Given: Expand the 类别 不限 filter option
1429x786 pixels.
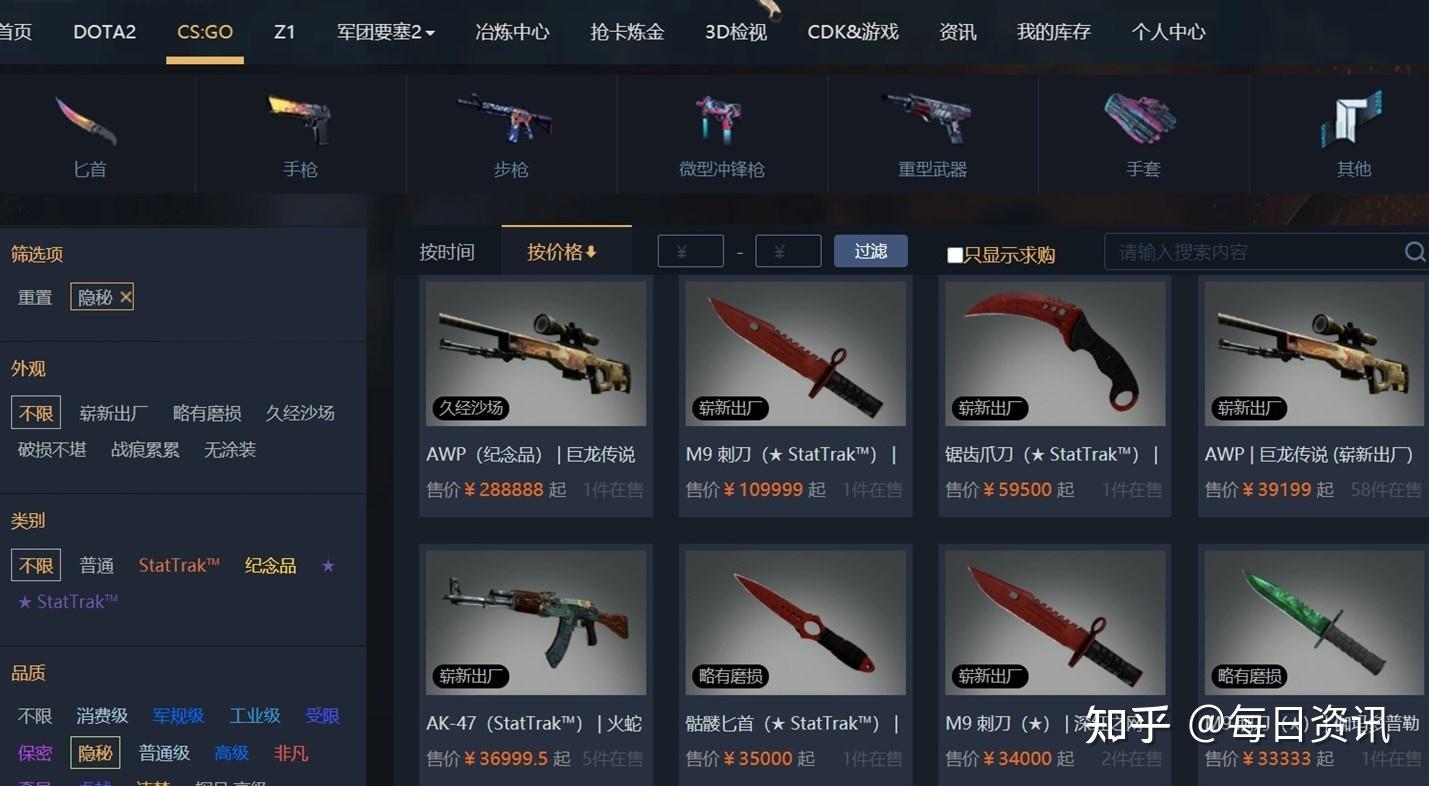Looking at the screenshot, I should point(35,565).
